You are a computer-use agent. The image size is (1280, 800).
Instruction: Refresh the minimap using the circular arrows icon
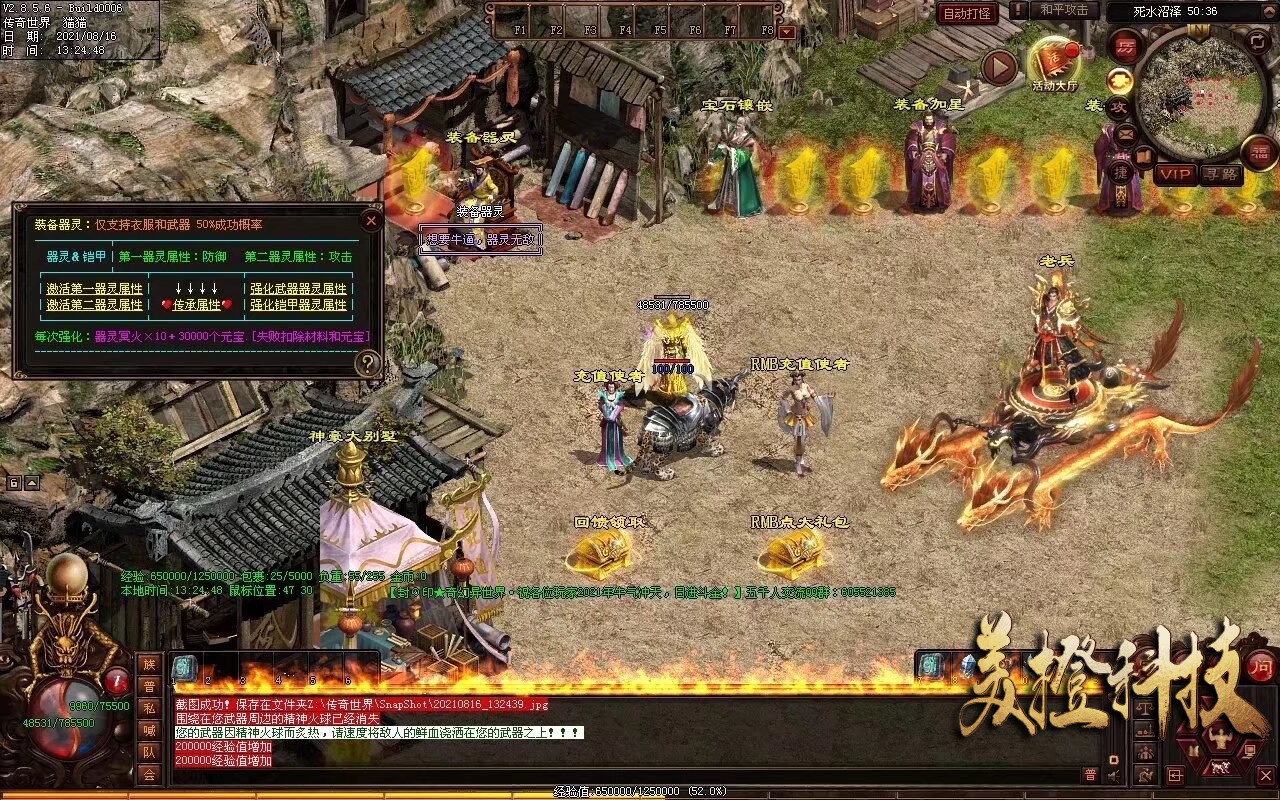coord(1258,41)
